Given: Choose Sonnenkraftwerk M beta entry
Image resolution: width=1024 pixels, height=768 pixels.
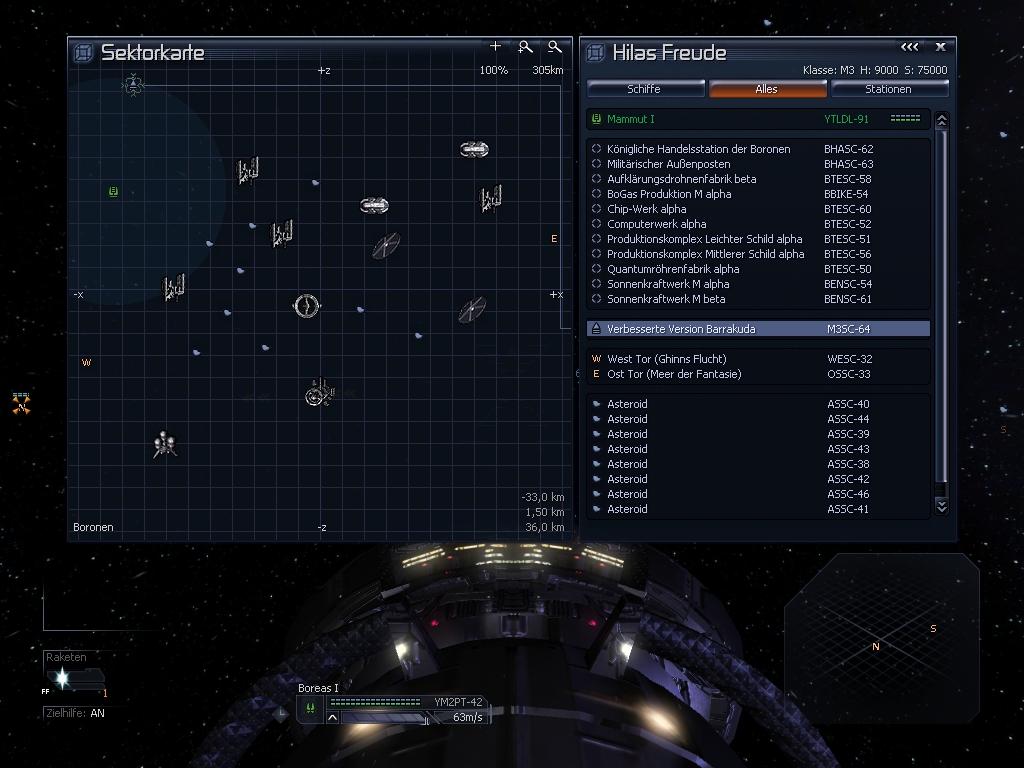Looking at the screenshot, I should click(666, 299).
